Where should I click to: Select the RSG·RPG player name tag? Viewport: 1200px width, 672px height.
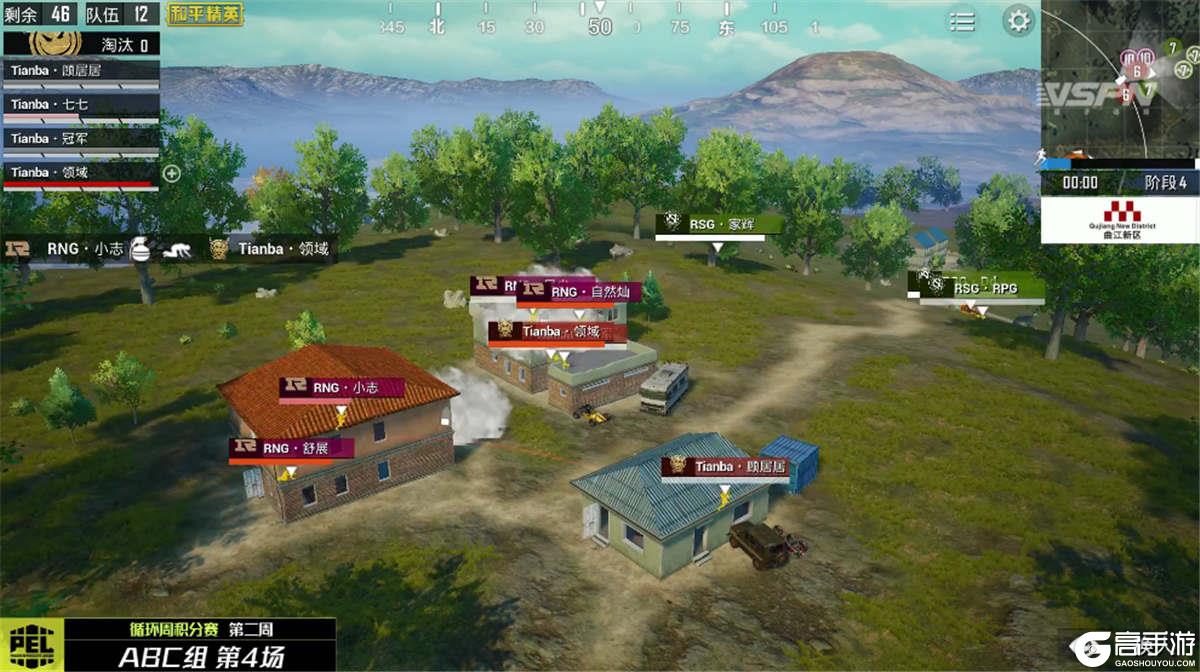click(x=980, y=288)
